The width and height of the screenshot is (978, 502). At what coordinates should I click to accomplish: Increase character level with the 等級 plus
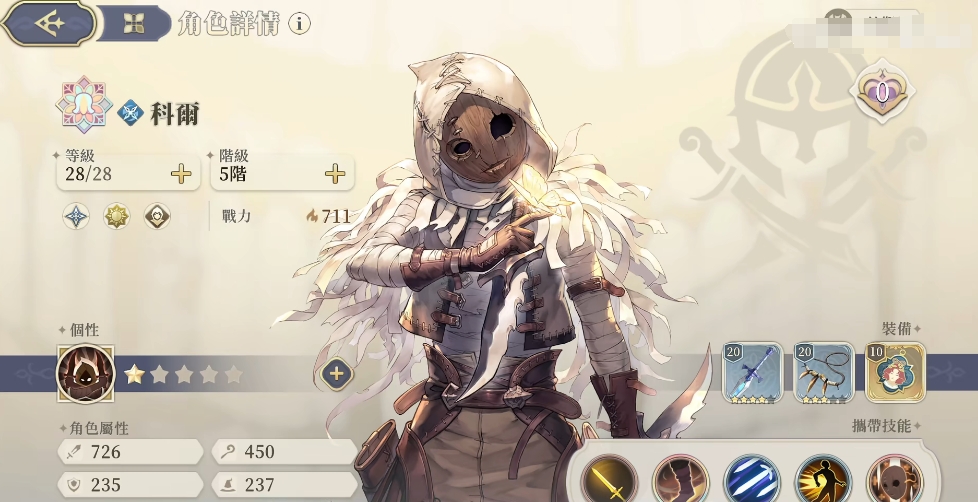(x=181, y=174)
